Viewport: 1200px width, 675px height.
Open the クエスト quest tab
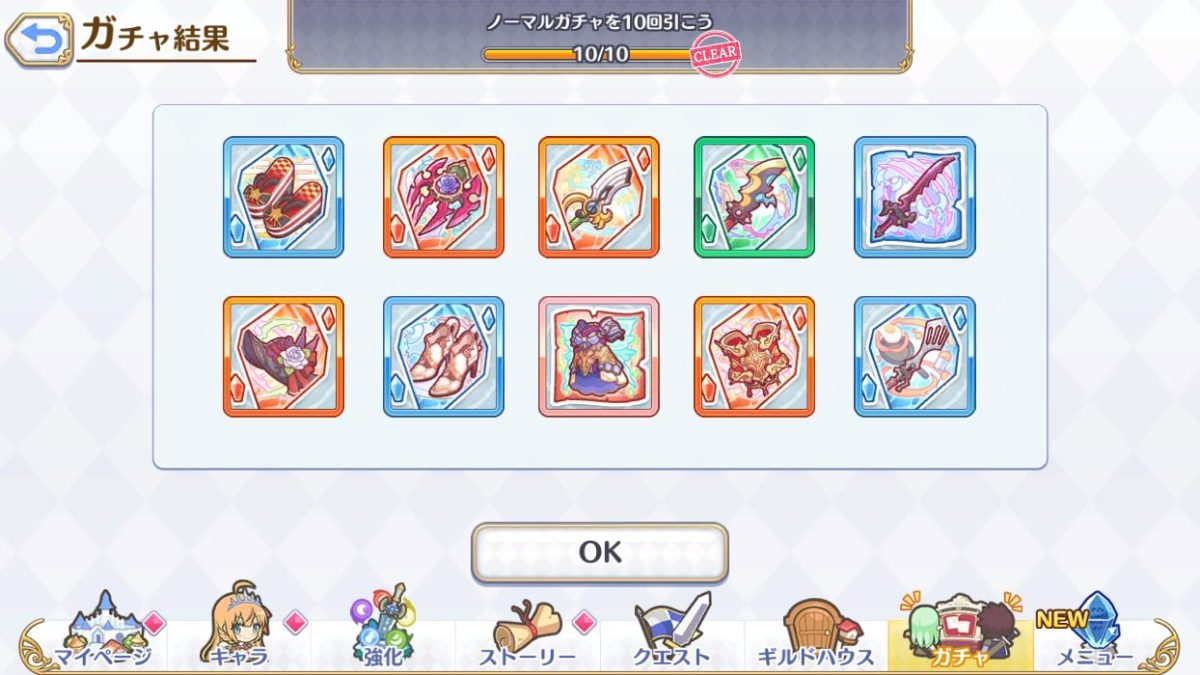[671, 630]
